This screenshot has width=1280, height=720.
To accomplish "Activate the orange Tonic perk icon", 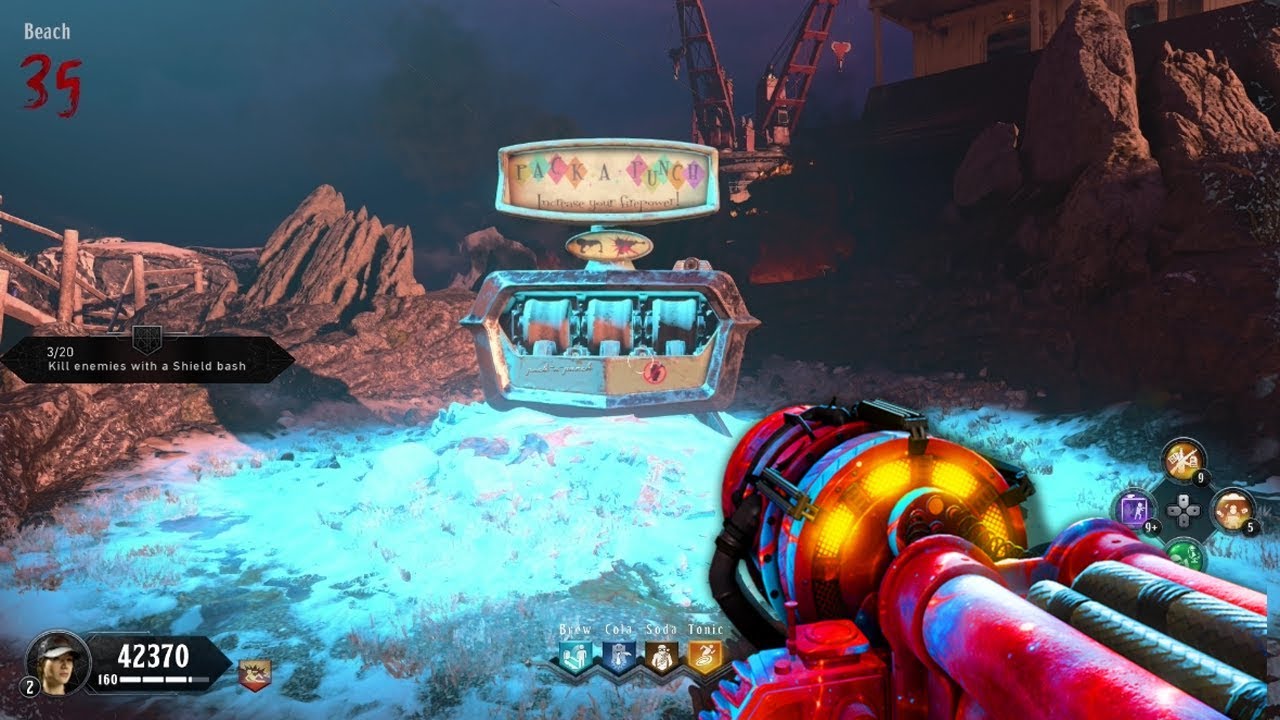I will coord(701,656).
